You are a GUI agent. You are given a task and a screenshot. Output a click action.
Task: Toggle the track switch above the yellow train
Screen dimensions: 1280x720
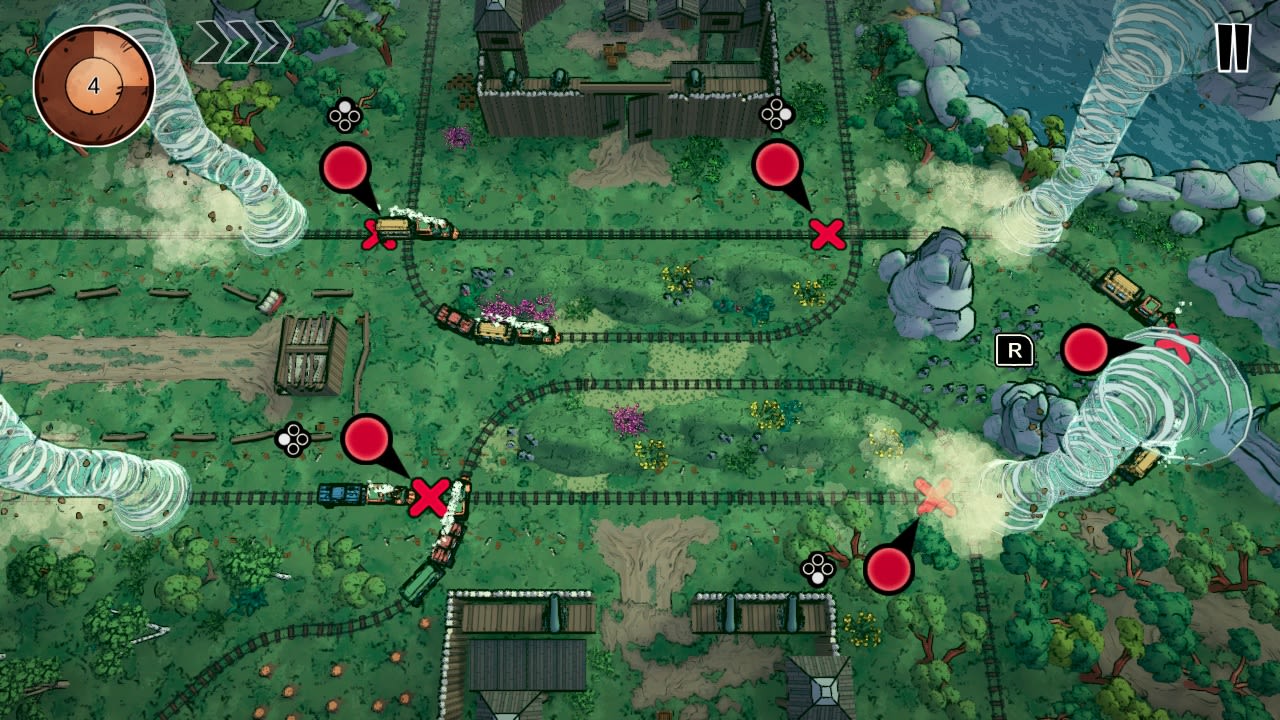(x=345, y=115)
